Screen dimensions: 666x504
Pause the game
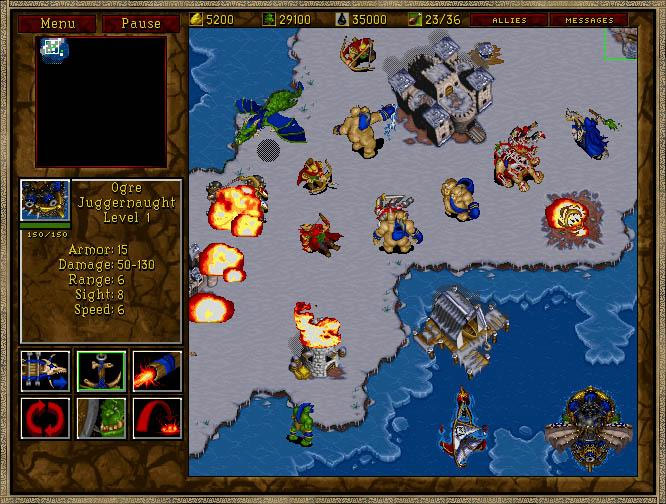click(x=139, y=22)
